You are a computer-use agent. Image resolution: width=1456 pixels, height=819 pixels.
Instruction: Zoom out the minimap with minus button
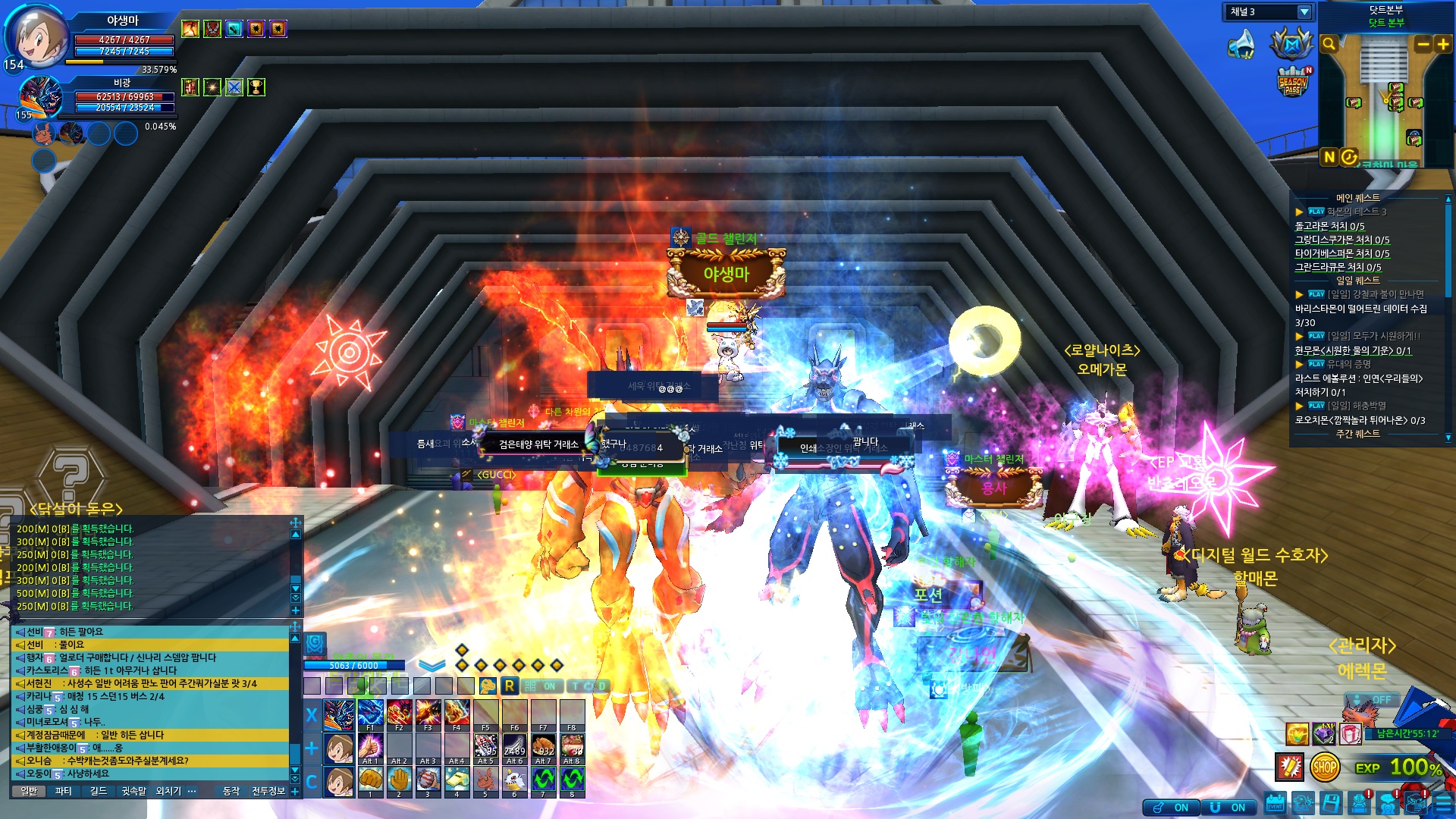(1423, 45)
